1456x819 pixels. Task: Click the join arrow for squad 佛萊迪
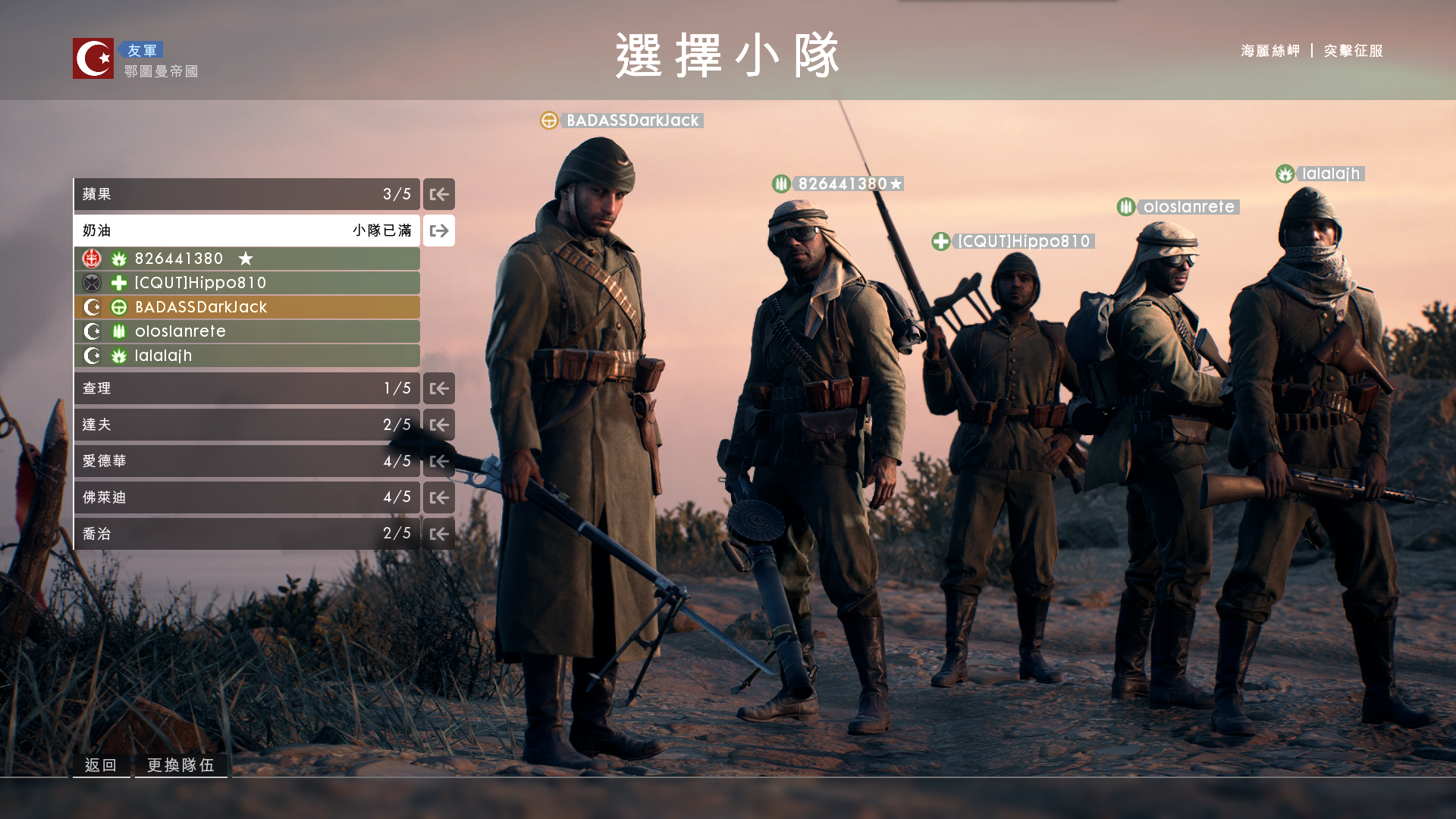(x=438, y=497)
